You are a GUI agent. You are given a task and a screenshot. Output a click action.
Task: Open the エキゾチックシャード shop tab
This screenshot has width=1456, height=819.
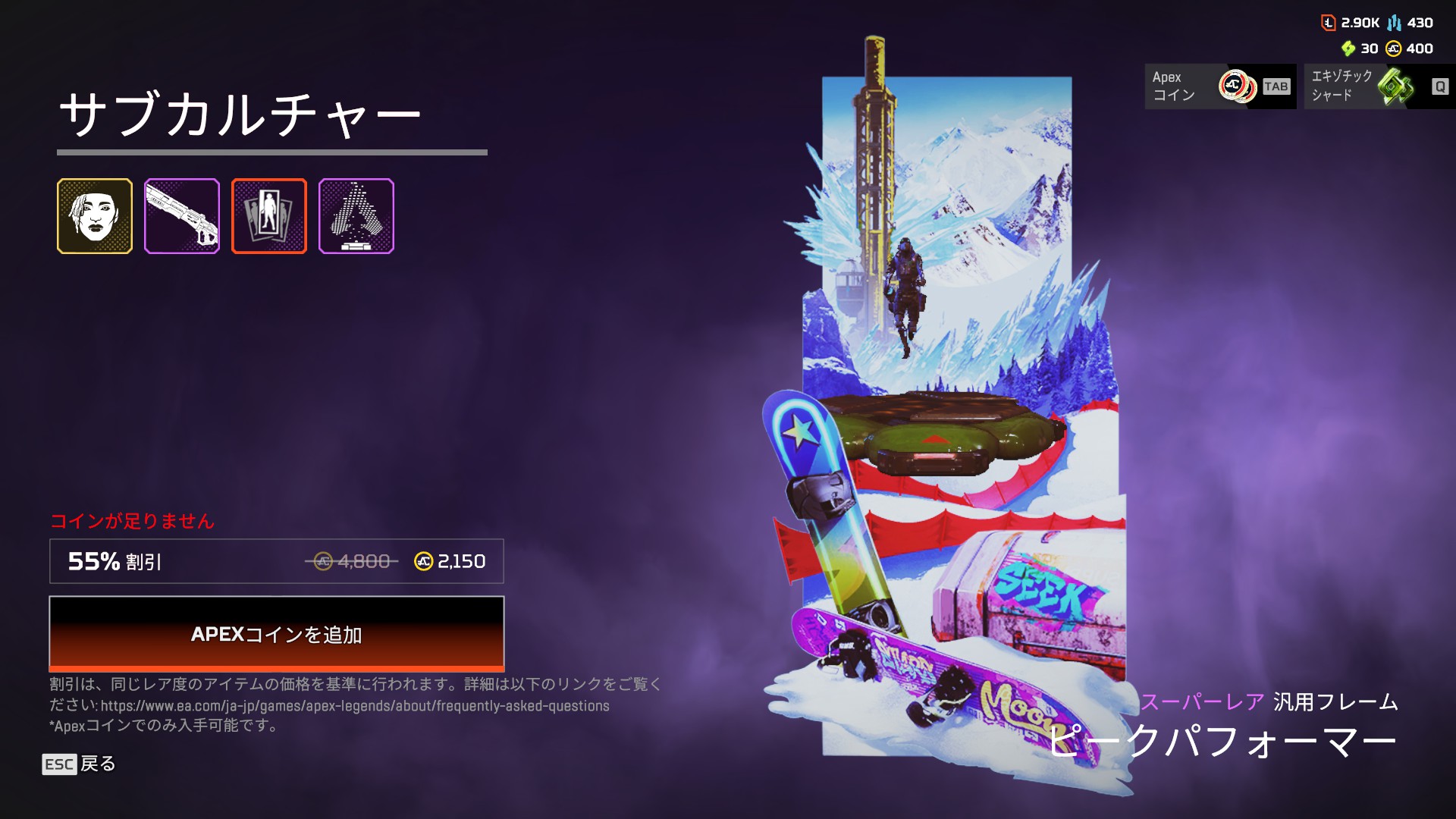click(x=1379, y=86)
